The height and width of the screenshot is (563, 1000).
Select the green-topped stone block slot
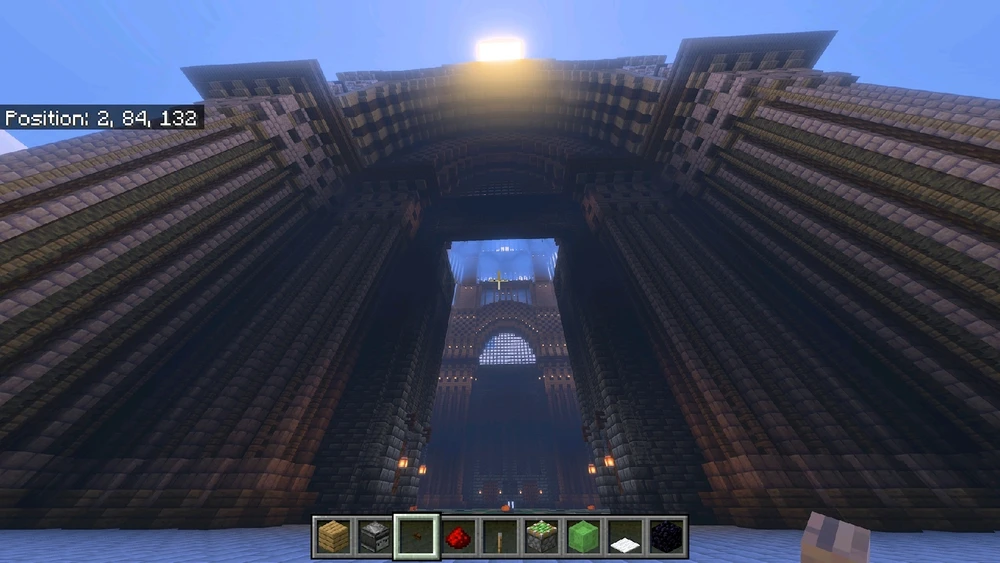tap(542, 537)
